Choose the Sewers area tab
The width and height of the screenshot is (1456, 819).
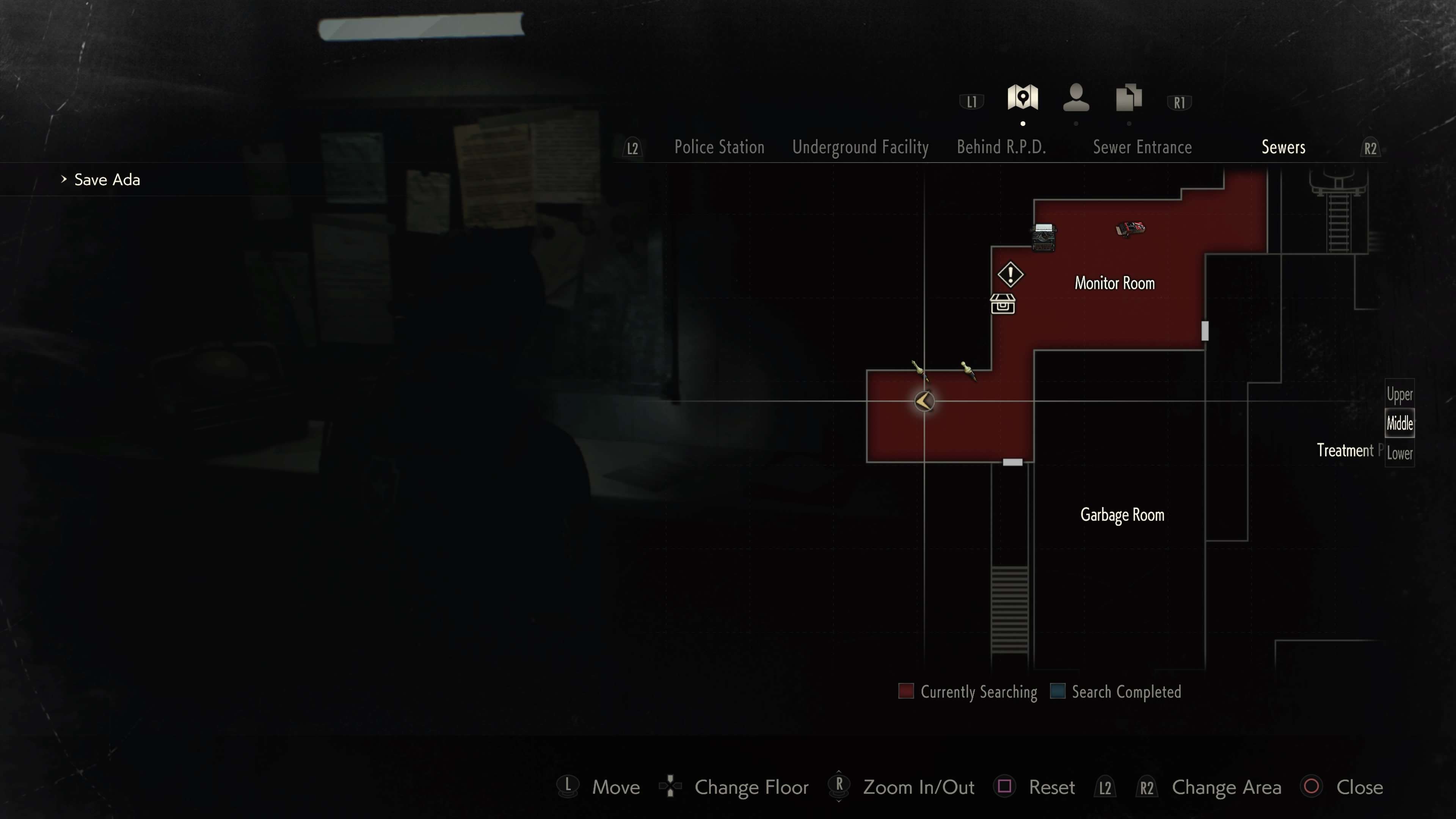[x=1283, y=147]
